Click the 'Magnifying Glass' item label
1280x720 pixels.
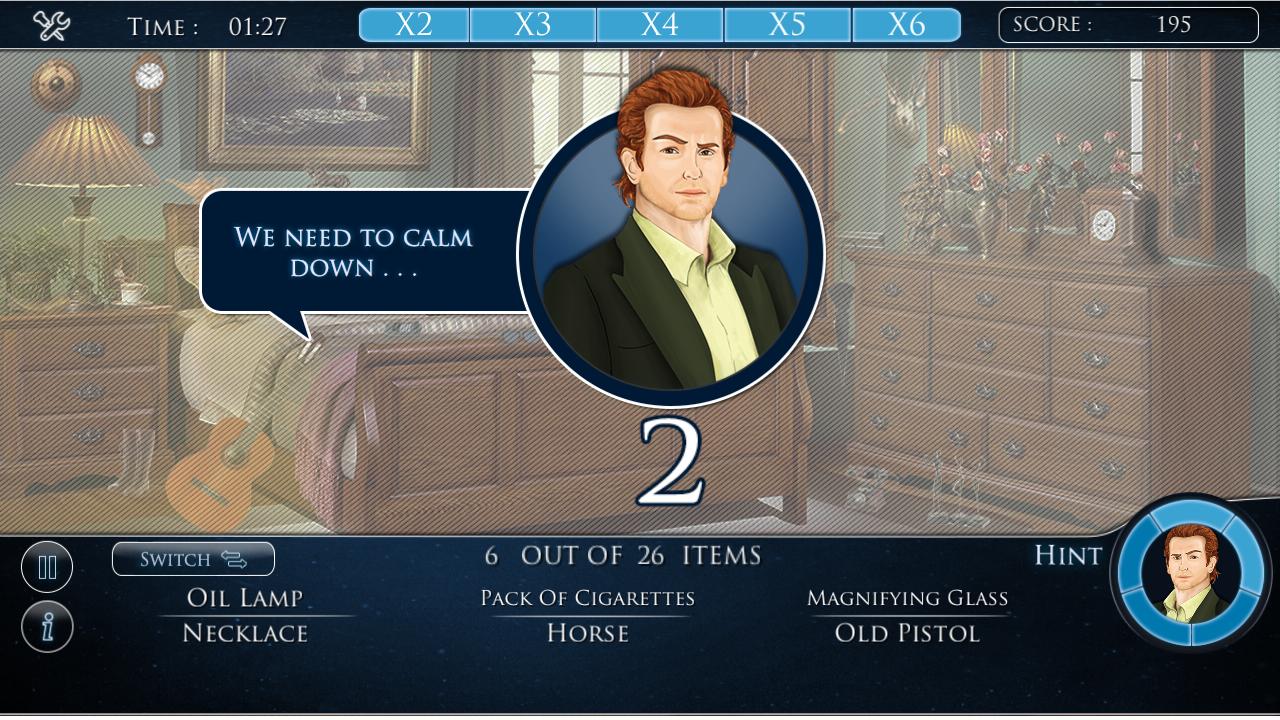909,598
